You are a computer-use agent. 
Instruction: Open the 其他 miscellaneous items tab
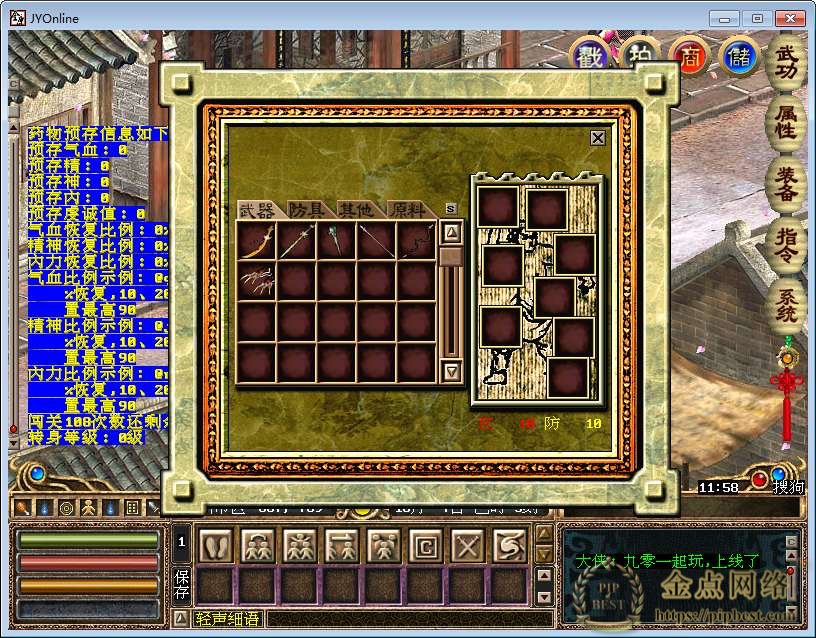pyautogui.click(x=356, y=209)
